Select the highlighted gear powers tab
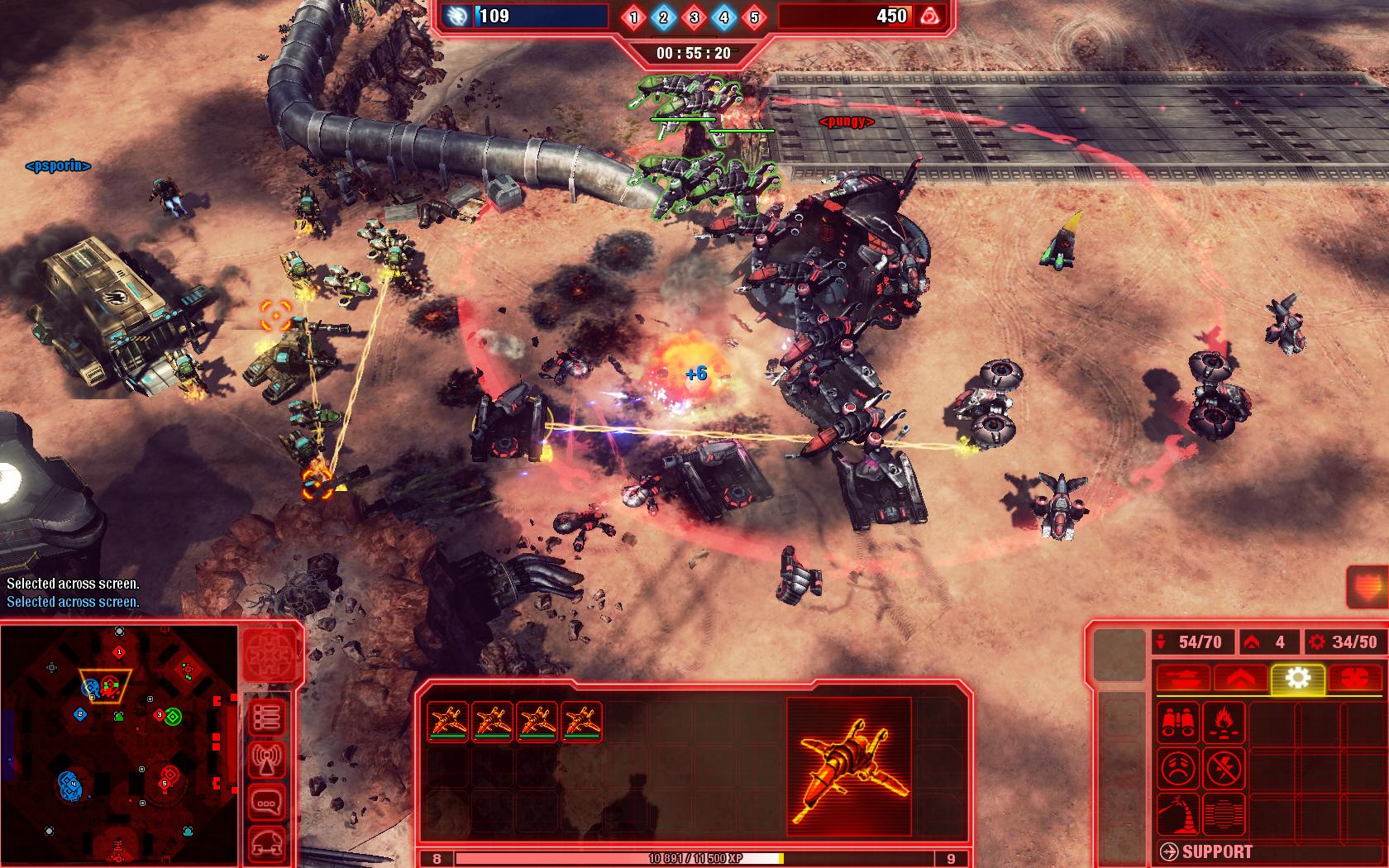The height and width of the screenshot is (868, 1389). pyautogui.click(x=1298, y=679)
